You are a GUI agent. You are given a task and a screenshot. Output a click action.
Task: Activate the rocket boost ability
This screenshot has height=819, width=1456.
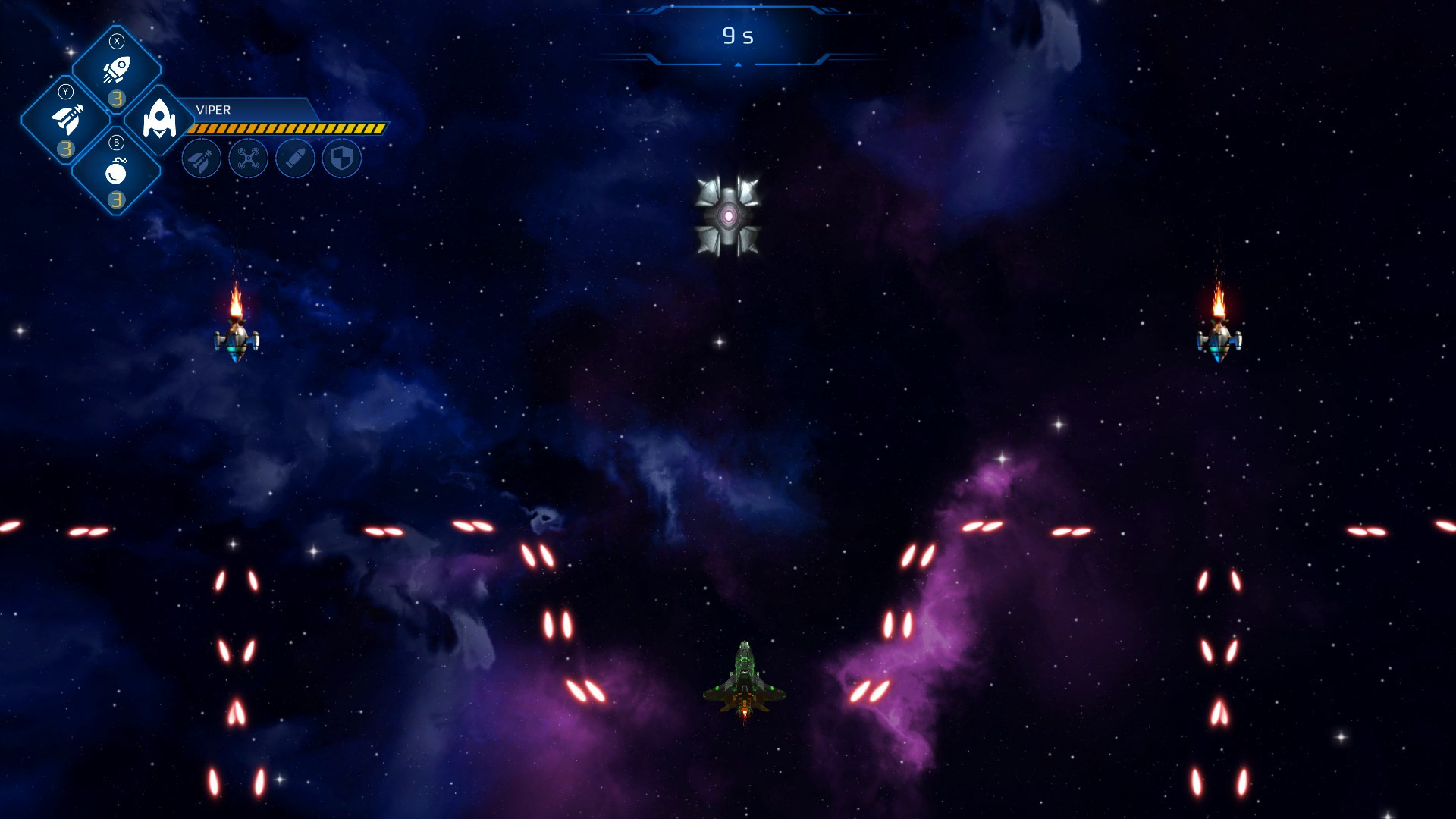click(117, 71)
